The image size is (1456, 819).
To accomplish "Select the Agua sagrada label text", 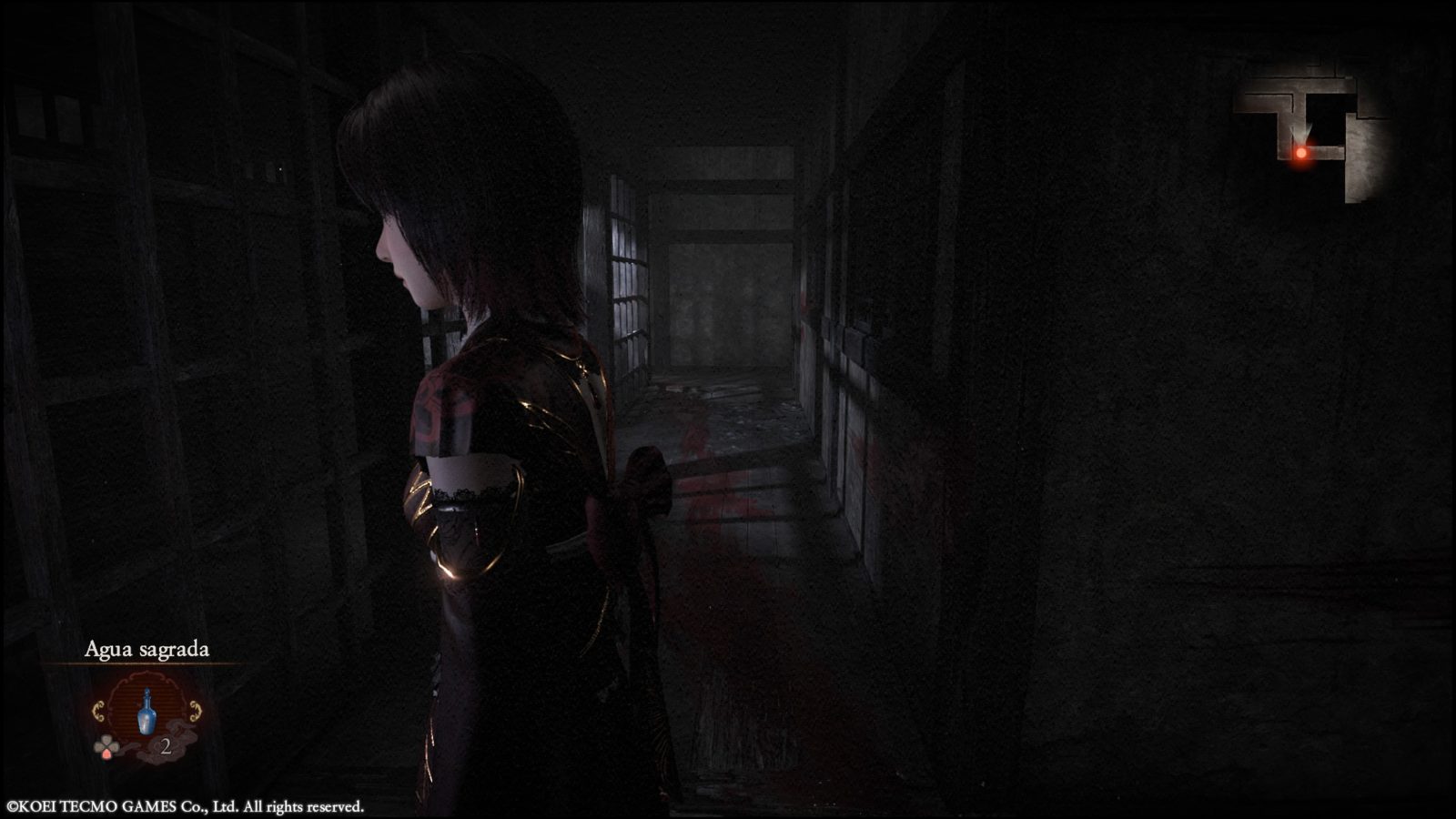I will (x=148, y=651).
